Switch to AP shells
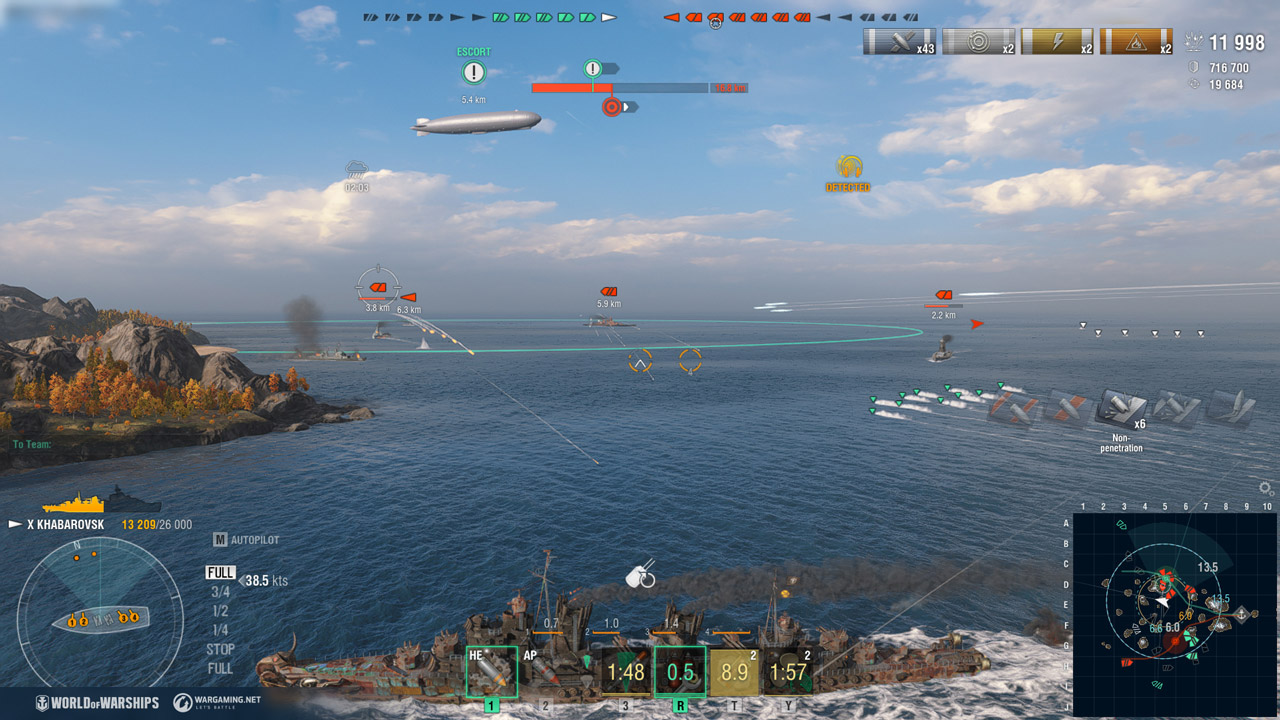 pos(545,668)
